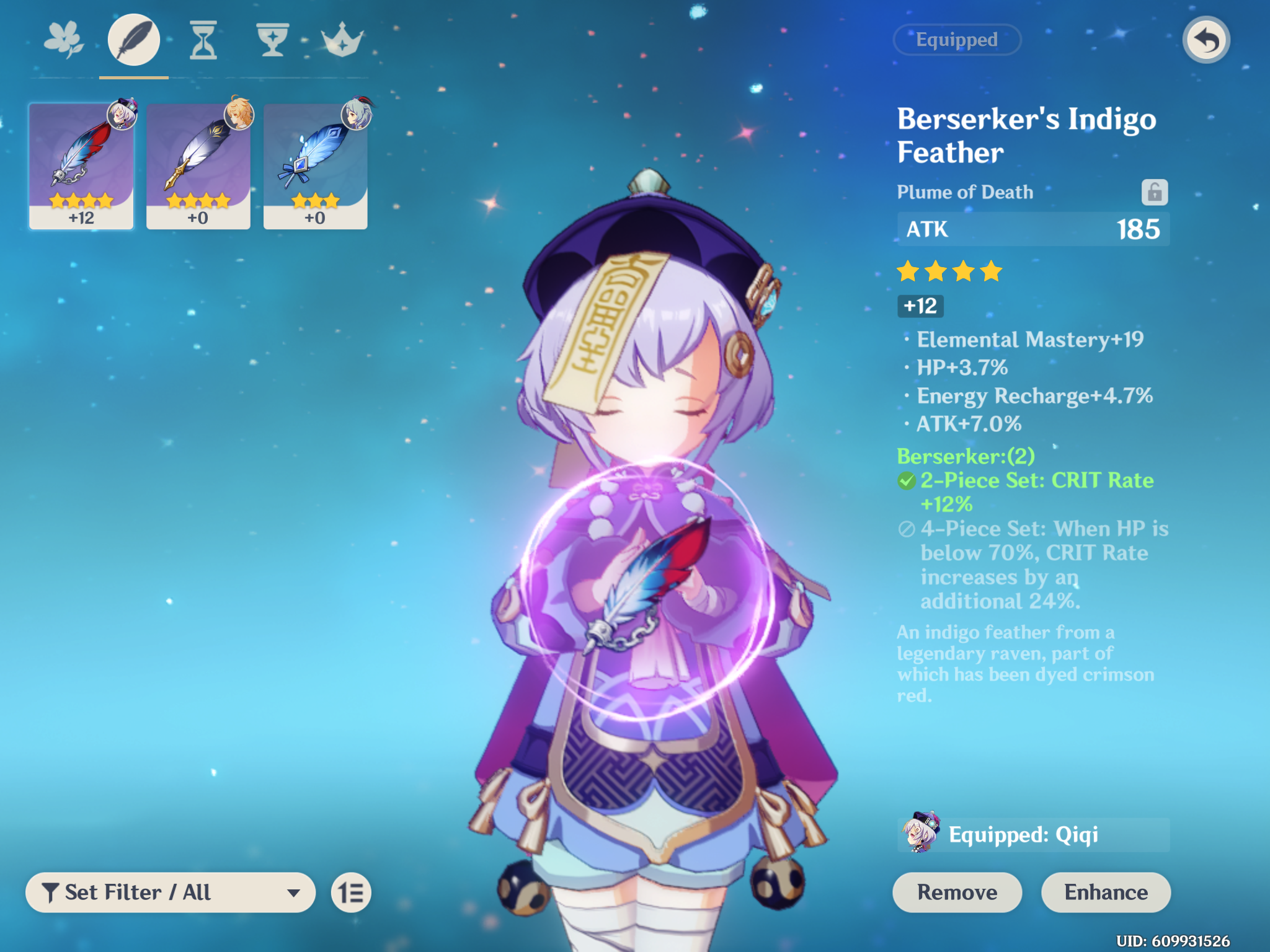
Task: Switch to the Goblet of Eonothem tab
Action: coord(272,40)
